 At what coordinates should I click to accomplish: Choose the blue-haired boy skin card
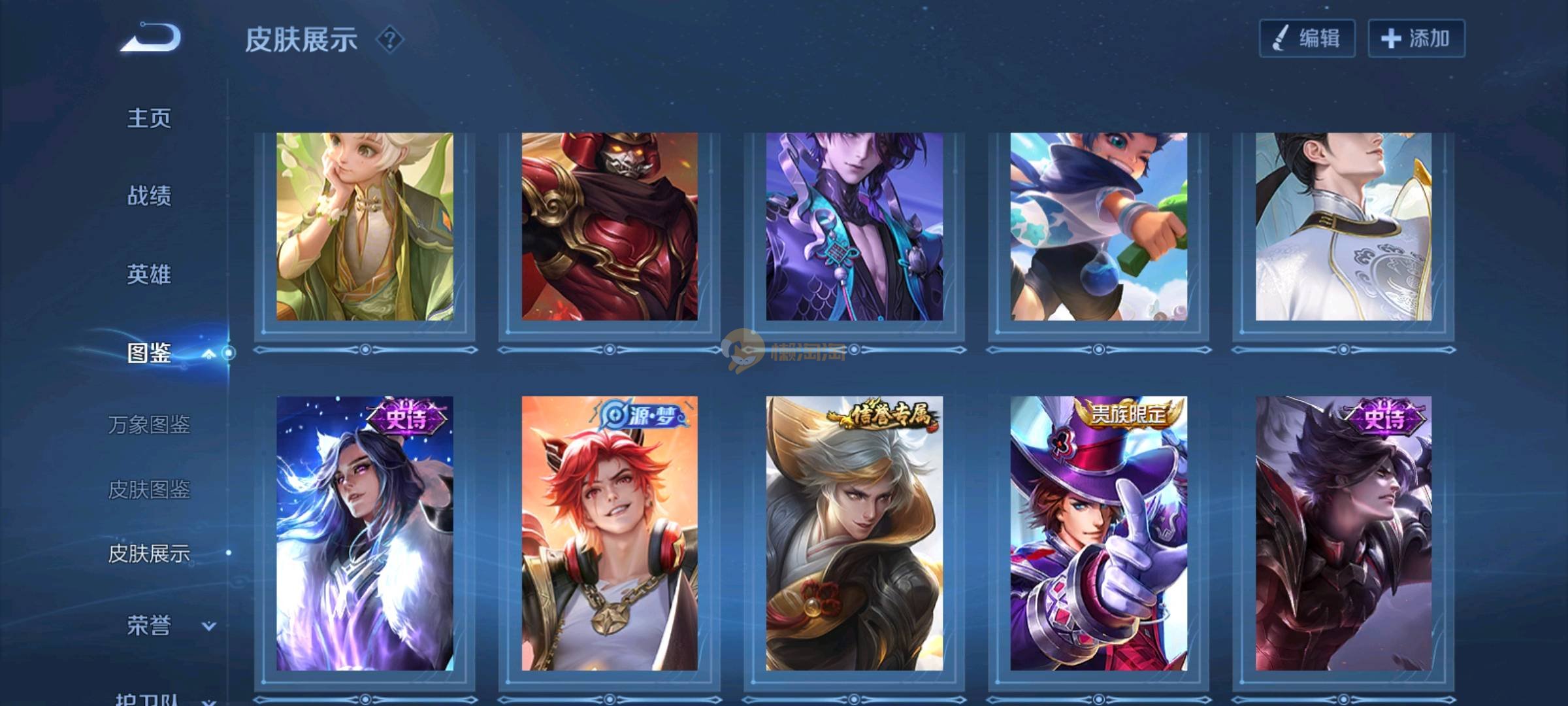[1098, 227]
